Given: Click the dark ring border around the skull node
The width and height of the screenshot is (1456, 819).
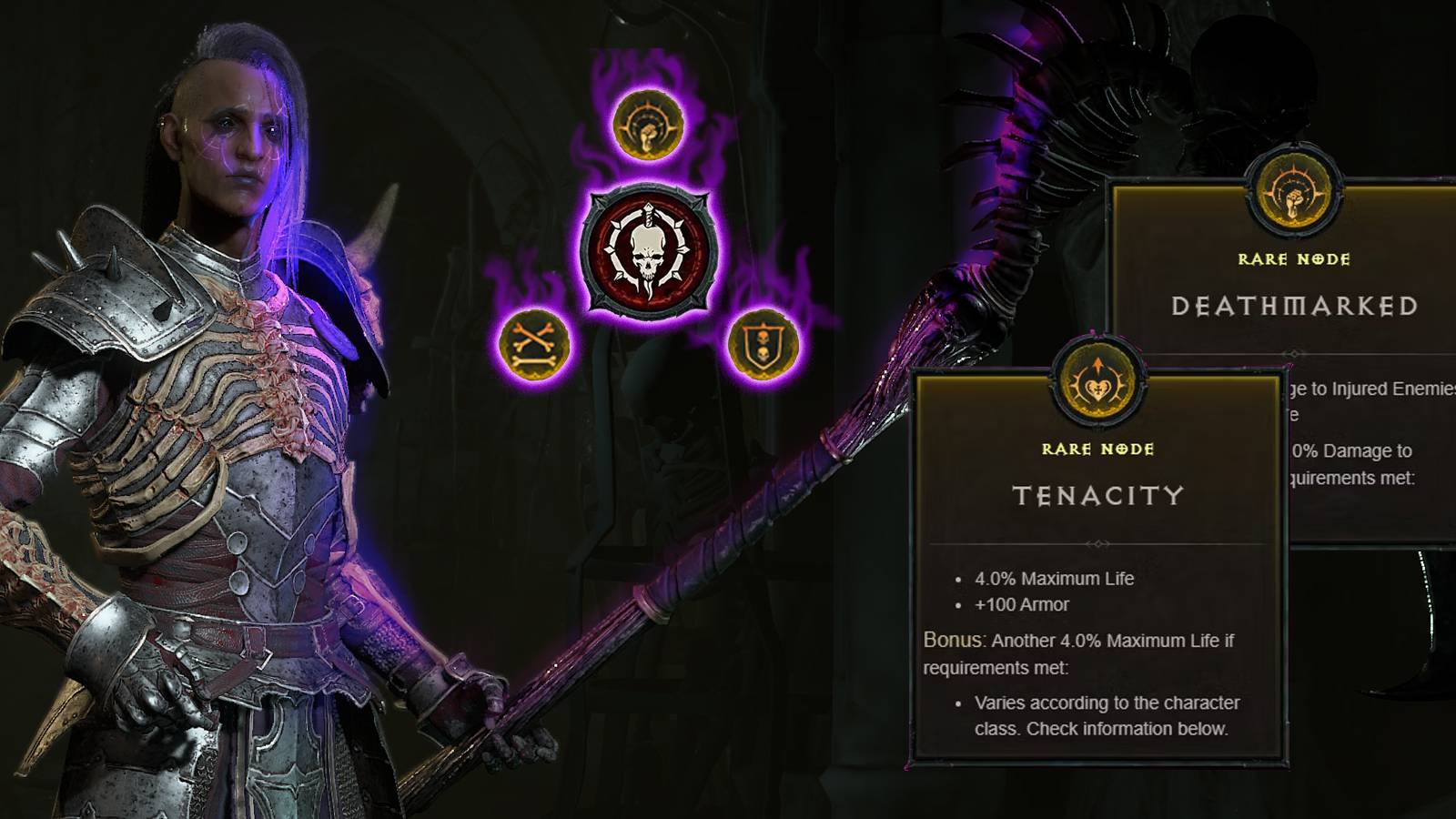Looking at the screenshot, I should click(x=648, y=191).
